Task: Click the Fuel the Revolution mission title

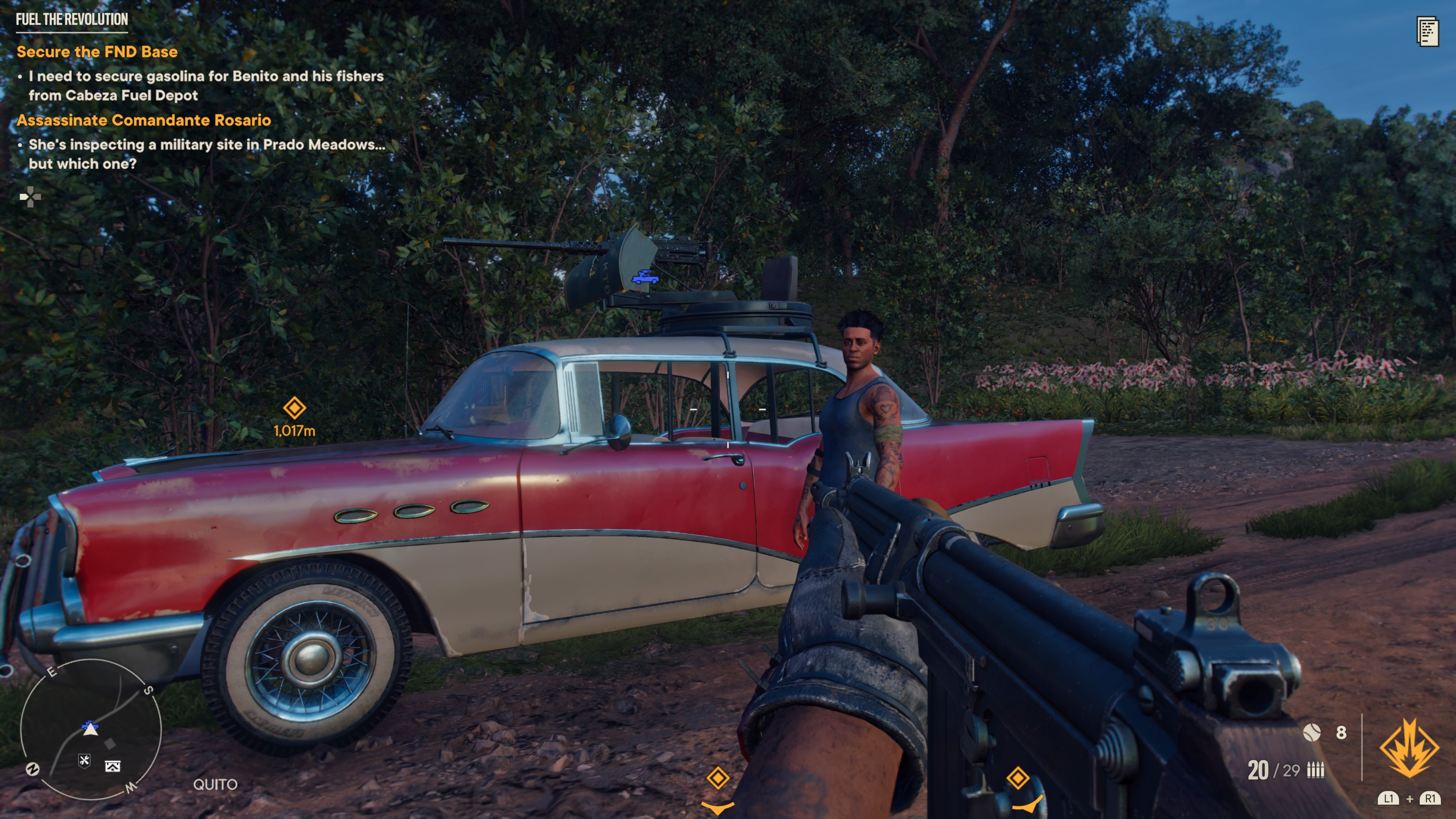Action: 72,20
